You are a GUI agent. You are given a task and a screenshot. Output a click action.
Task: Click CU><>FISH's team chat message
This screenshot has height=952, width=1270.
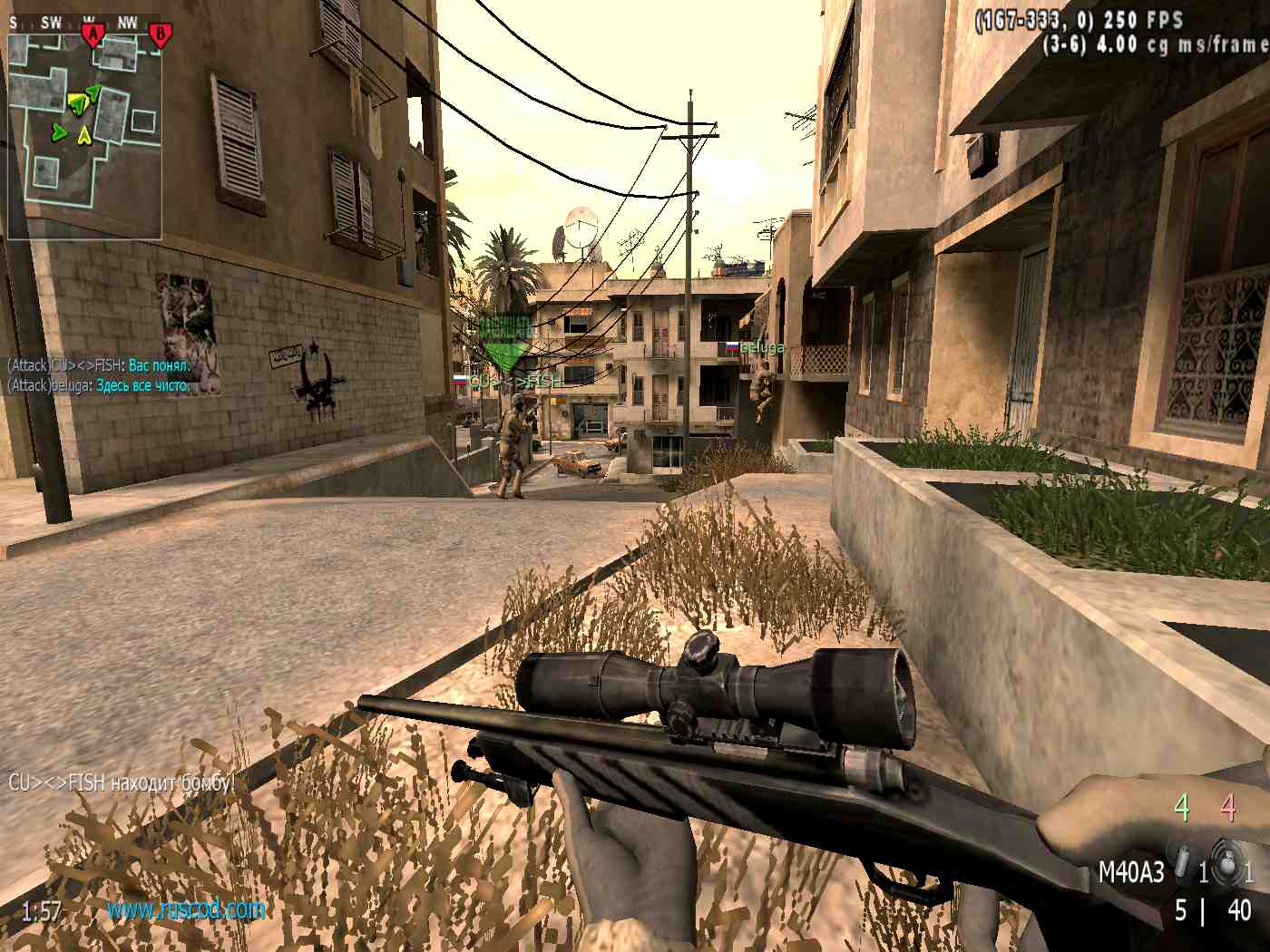tap(99, 365)
